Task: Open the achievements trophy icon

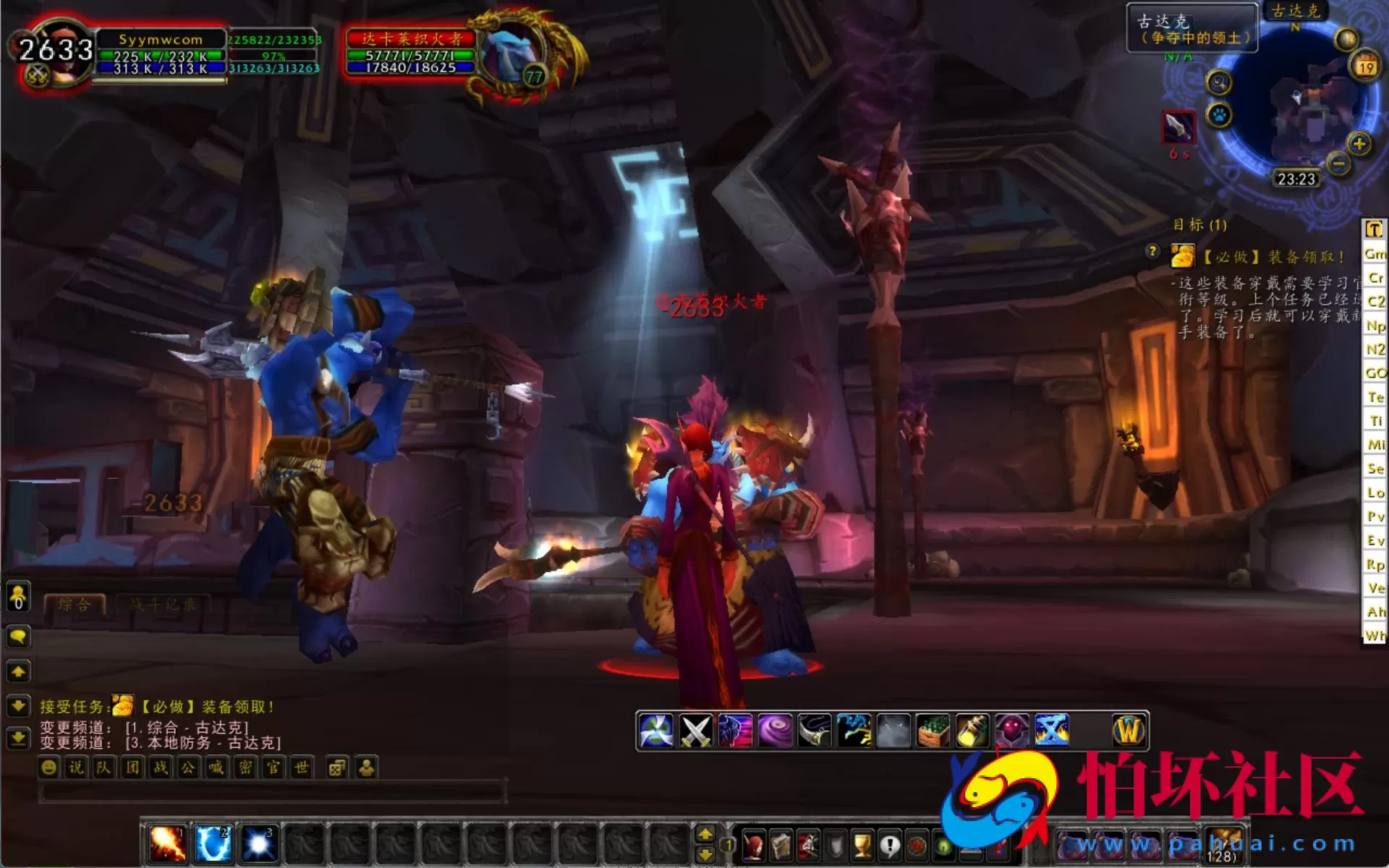Action: point(863,844)
